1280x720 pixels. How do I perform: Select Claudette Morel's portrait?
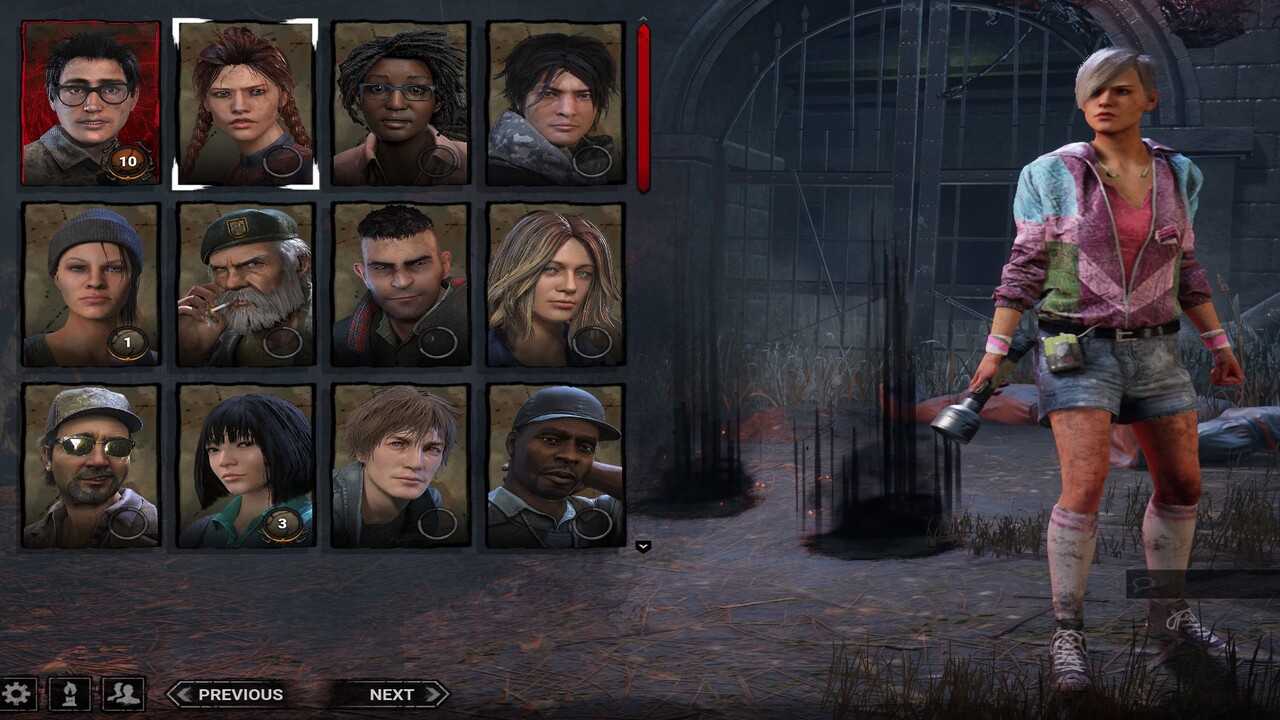click(x=394, y=100)
